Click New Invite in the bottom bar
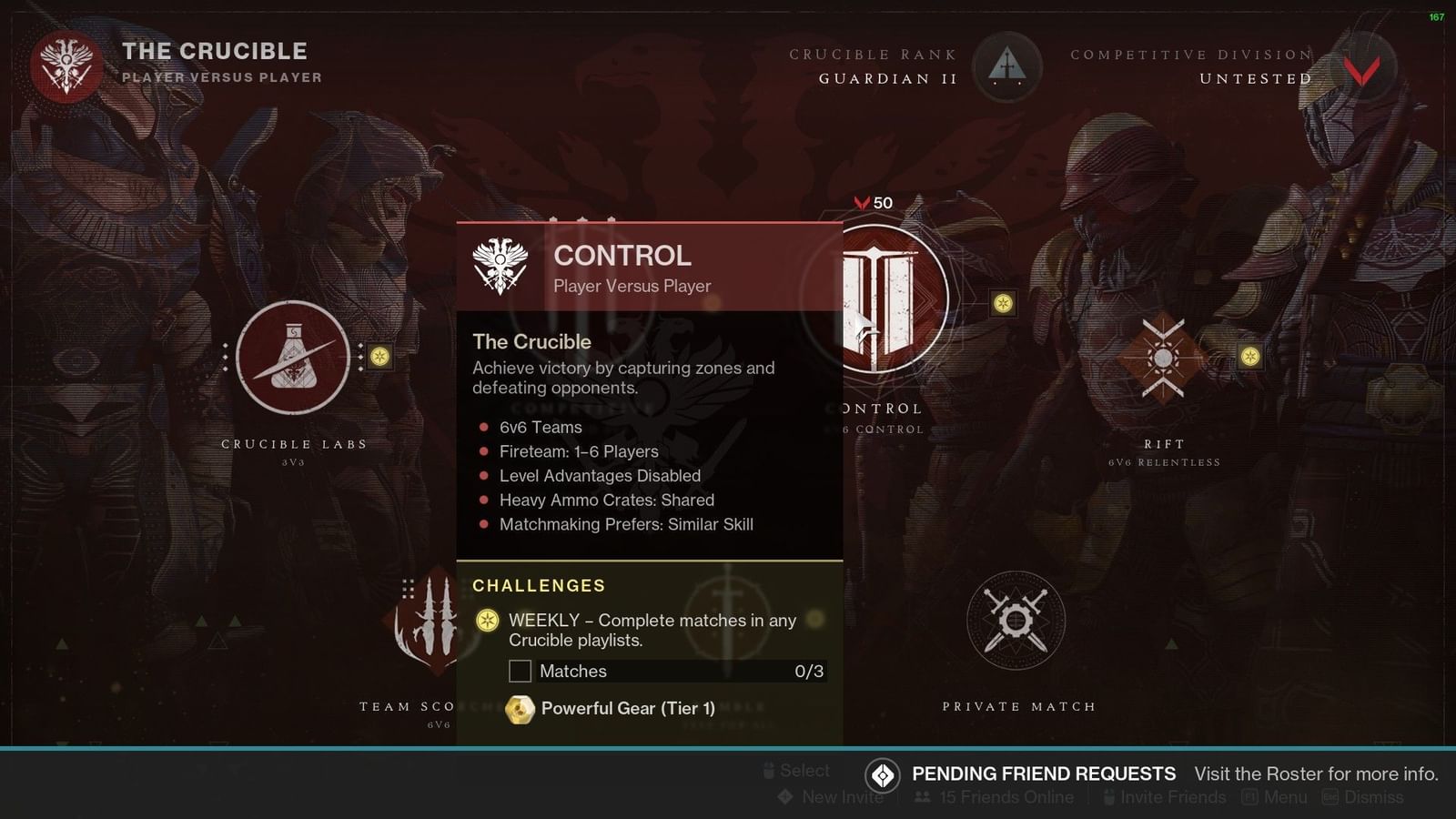Screen dimensions: 1456x819 [841, 797]
